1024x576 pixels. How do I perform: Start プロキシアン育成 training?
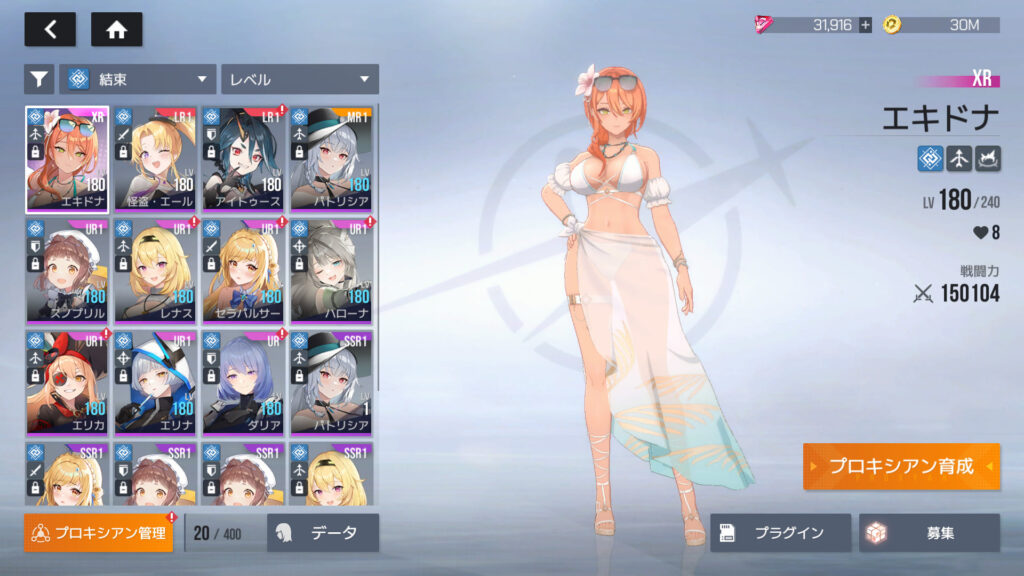coord(900,467)
